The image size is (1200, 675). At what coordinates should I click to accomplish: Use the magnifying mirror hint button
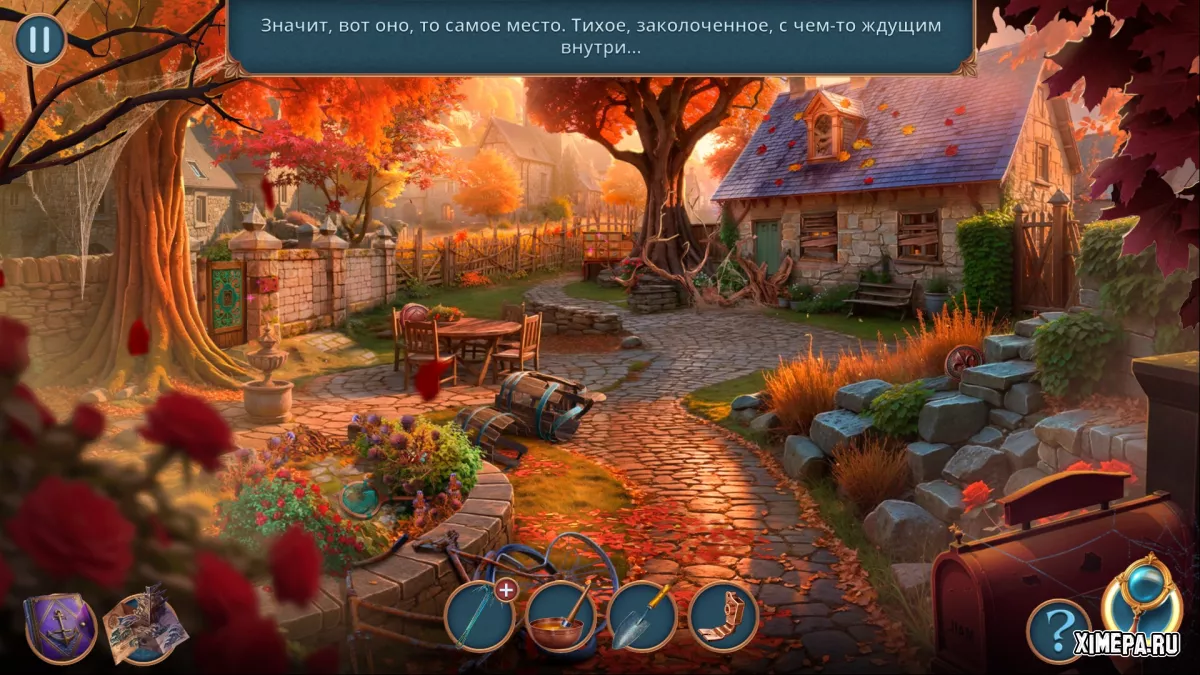click(x=1140, y=598)
